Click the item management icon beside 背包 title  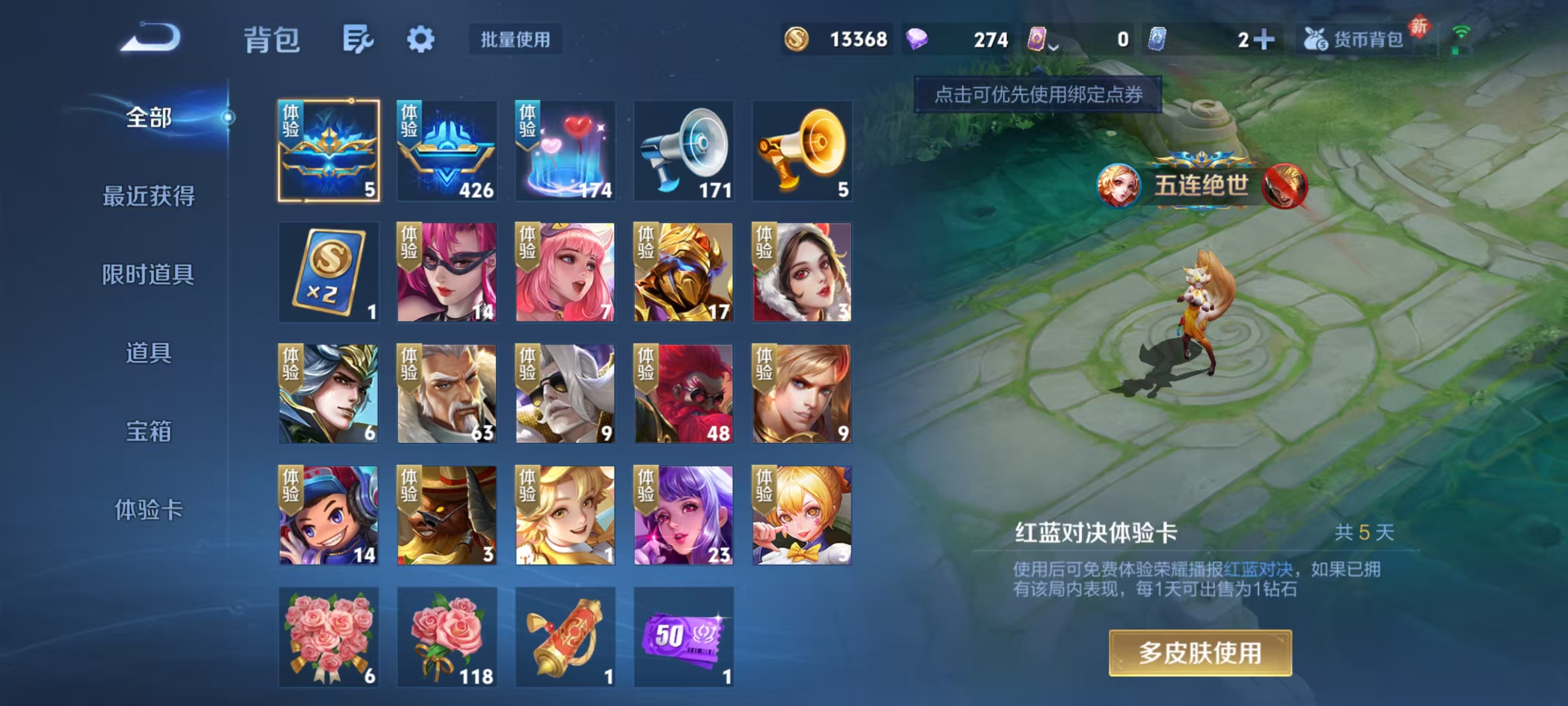click(356, 39)
